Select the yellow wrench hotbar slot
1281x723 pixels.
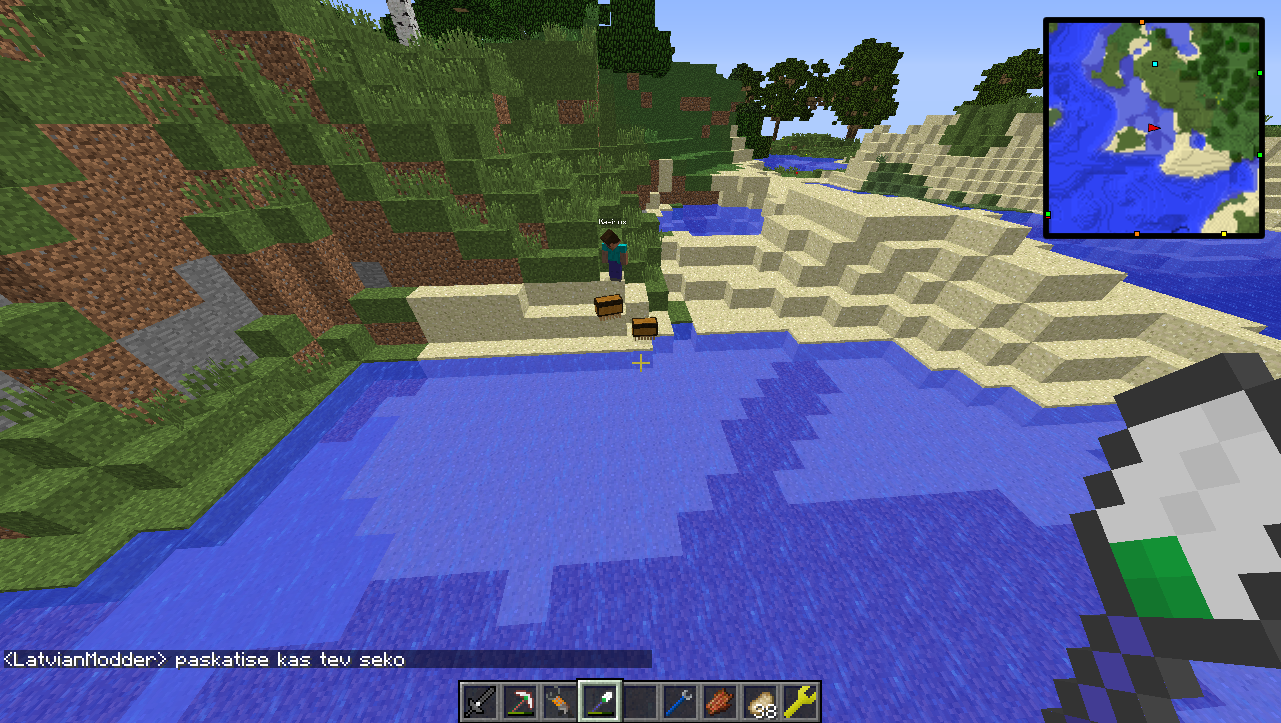click(x=801, y=701)
